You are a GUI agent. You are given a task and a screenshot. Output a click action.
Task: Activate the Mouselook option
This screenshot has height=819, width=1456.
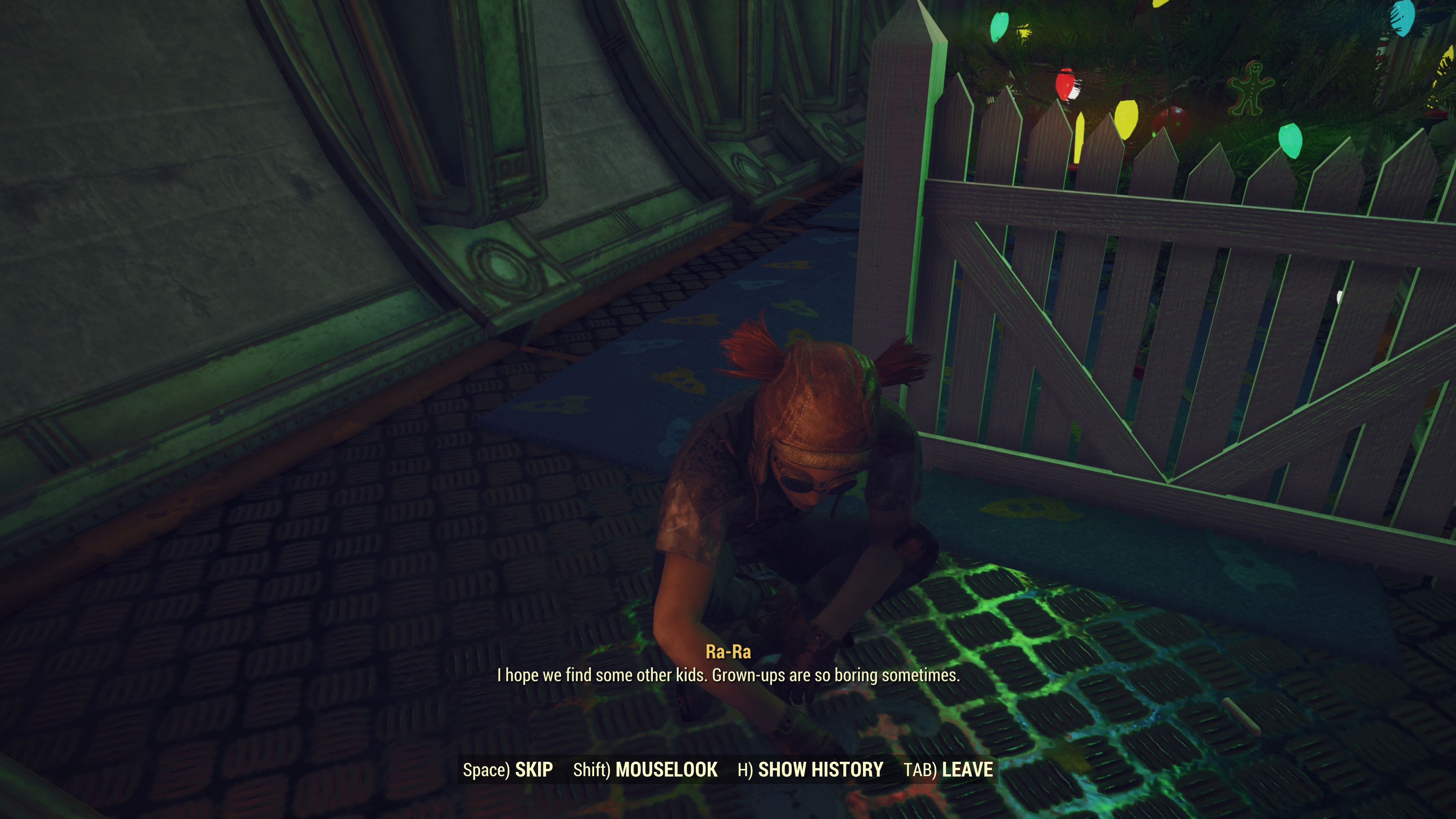[645, 770]
